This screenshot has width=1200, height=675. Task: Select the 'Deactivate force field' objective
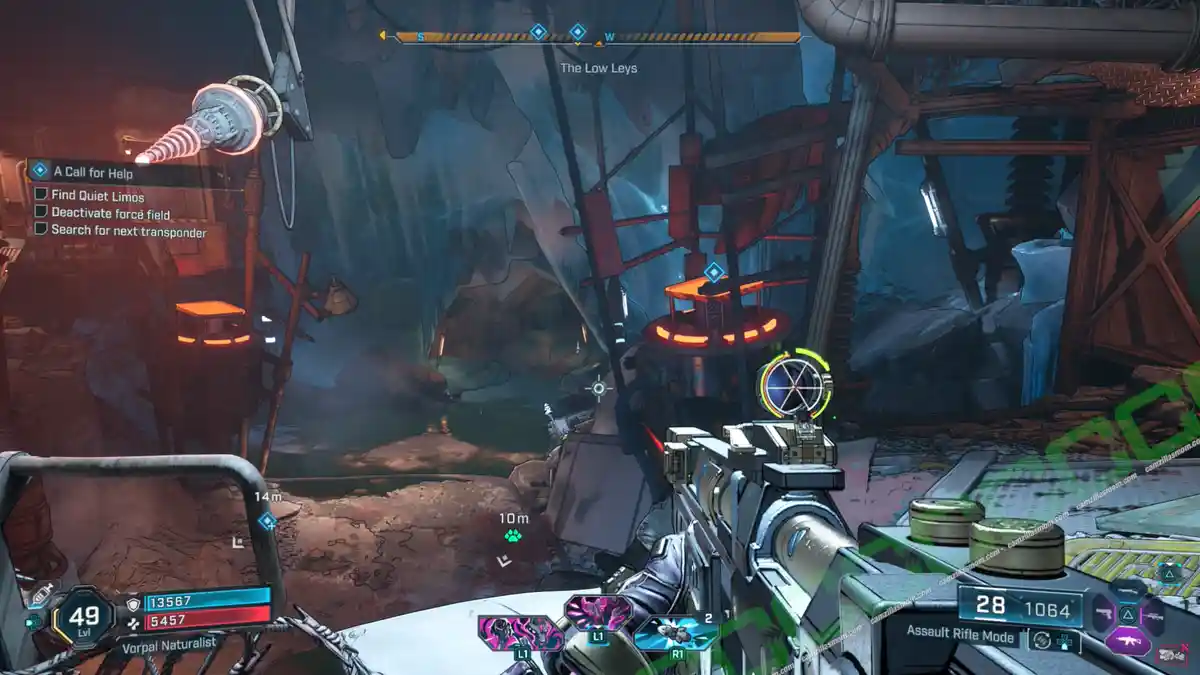point(110,213)
